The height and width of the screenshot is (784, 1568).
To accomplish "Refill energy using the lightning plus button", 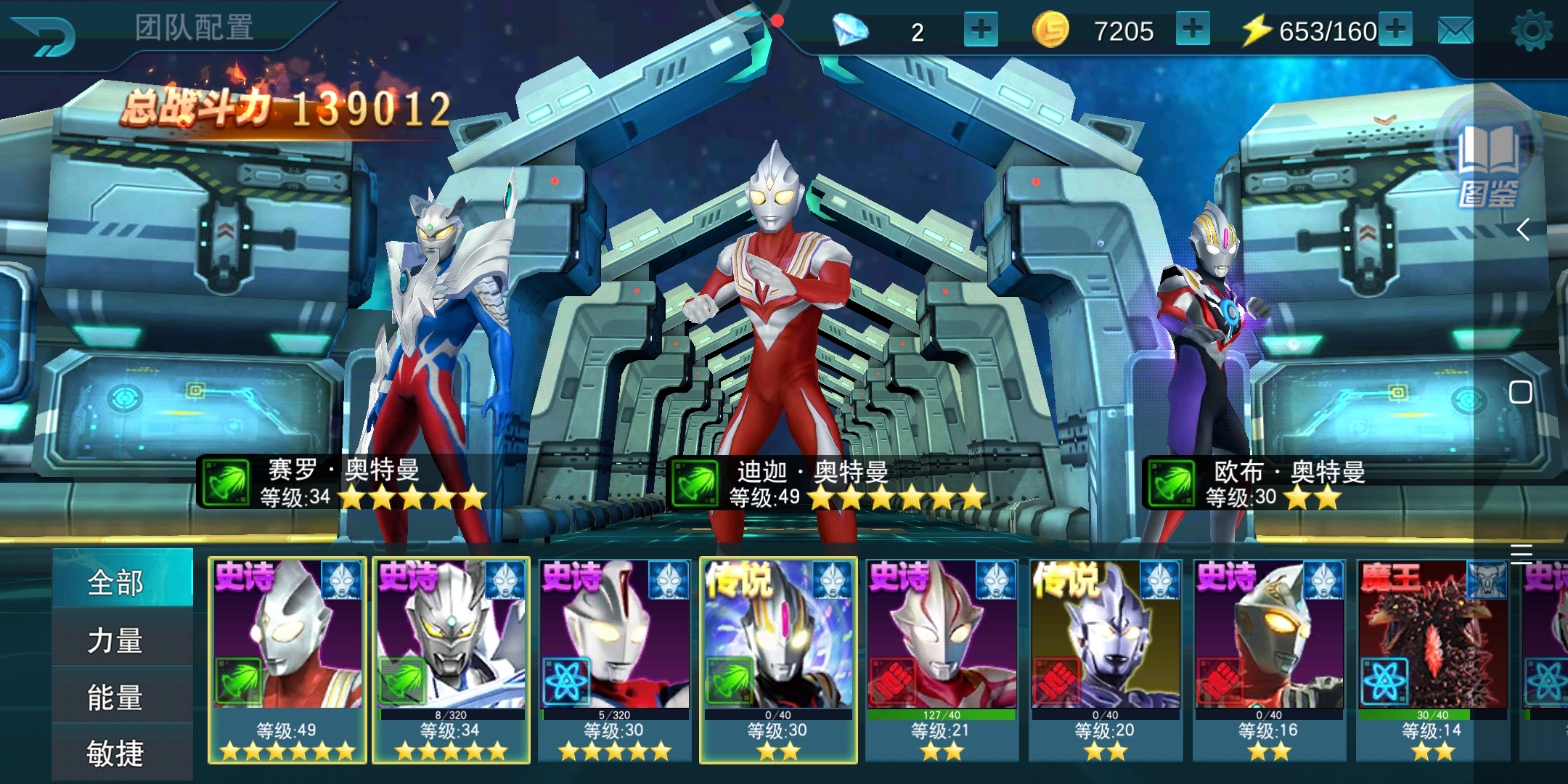I will 1396,30.
